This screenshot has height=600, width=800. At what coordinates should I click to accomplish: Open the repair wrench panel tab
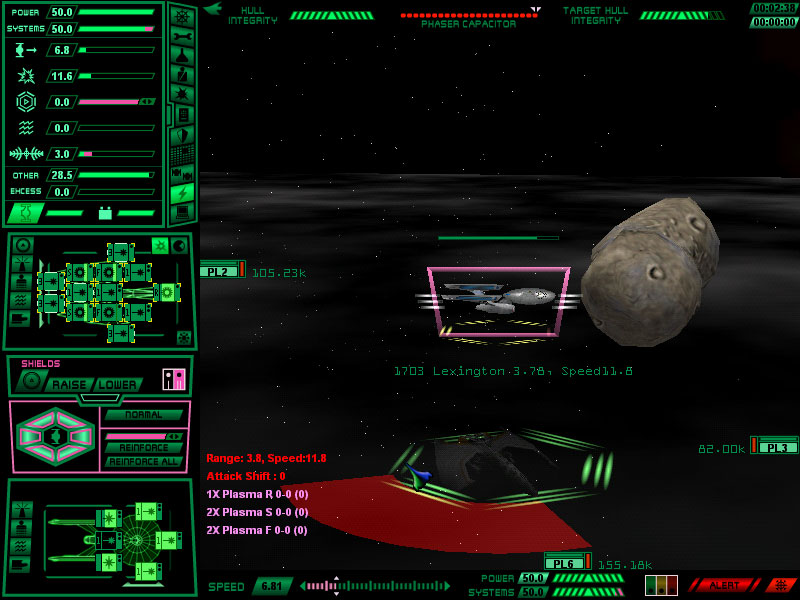pyautogui.click(x=182, y=37)
